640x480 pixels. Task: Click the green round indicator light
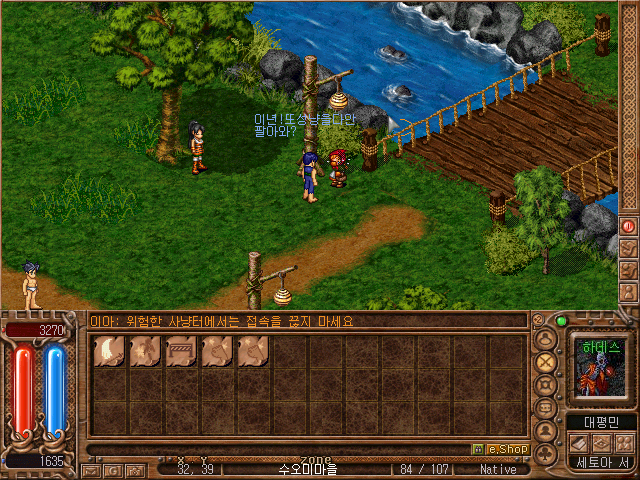pyautogui.click(x=561, y=321)
